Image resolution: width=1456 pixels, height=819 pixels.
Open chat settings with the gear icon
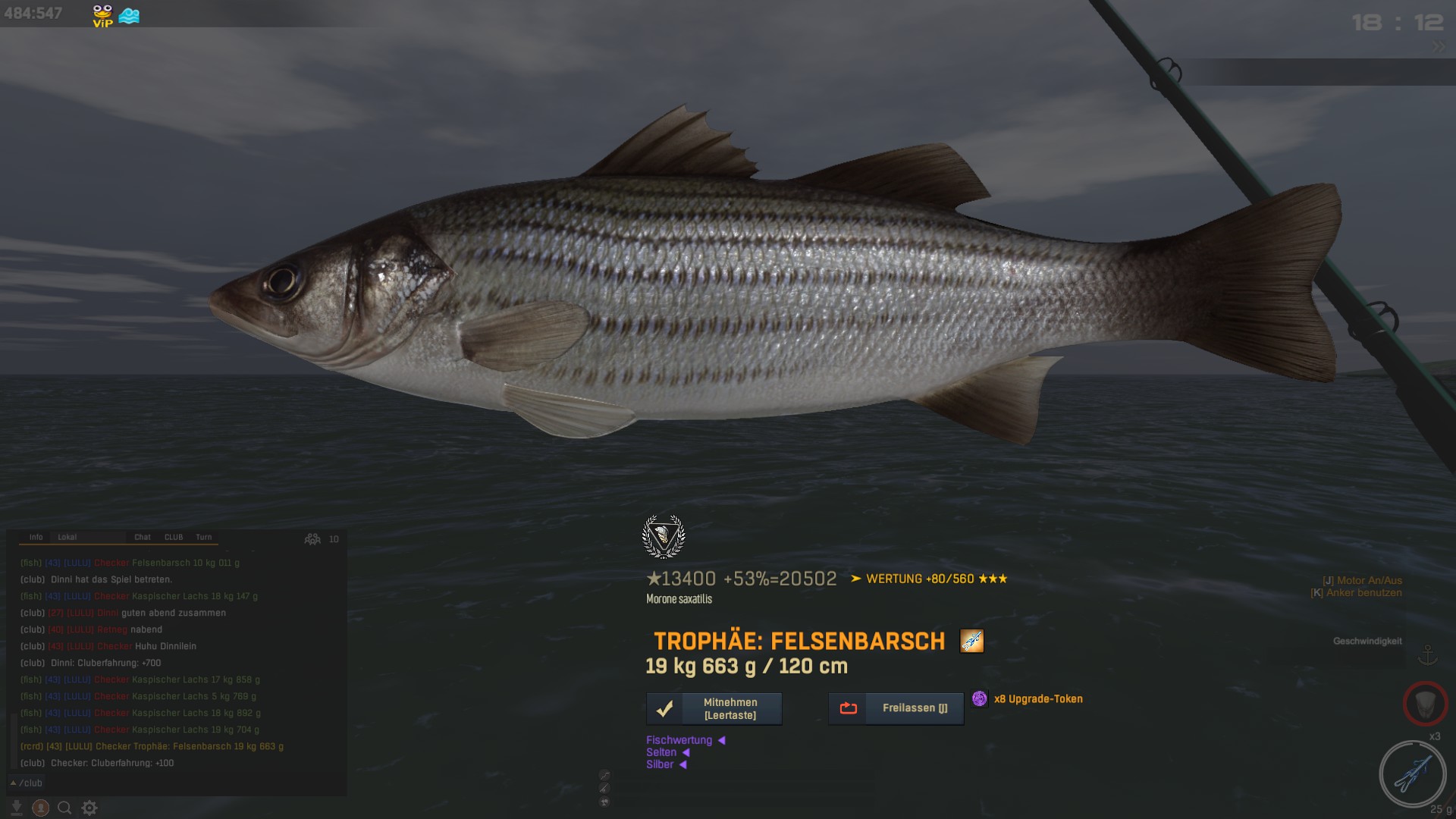tap(89, 808)
